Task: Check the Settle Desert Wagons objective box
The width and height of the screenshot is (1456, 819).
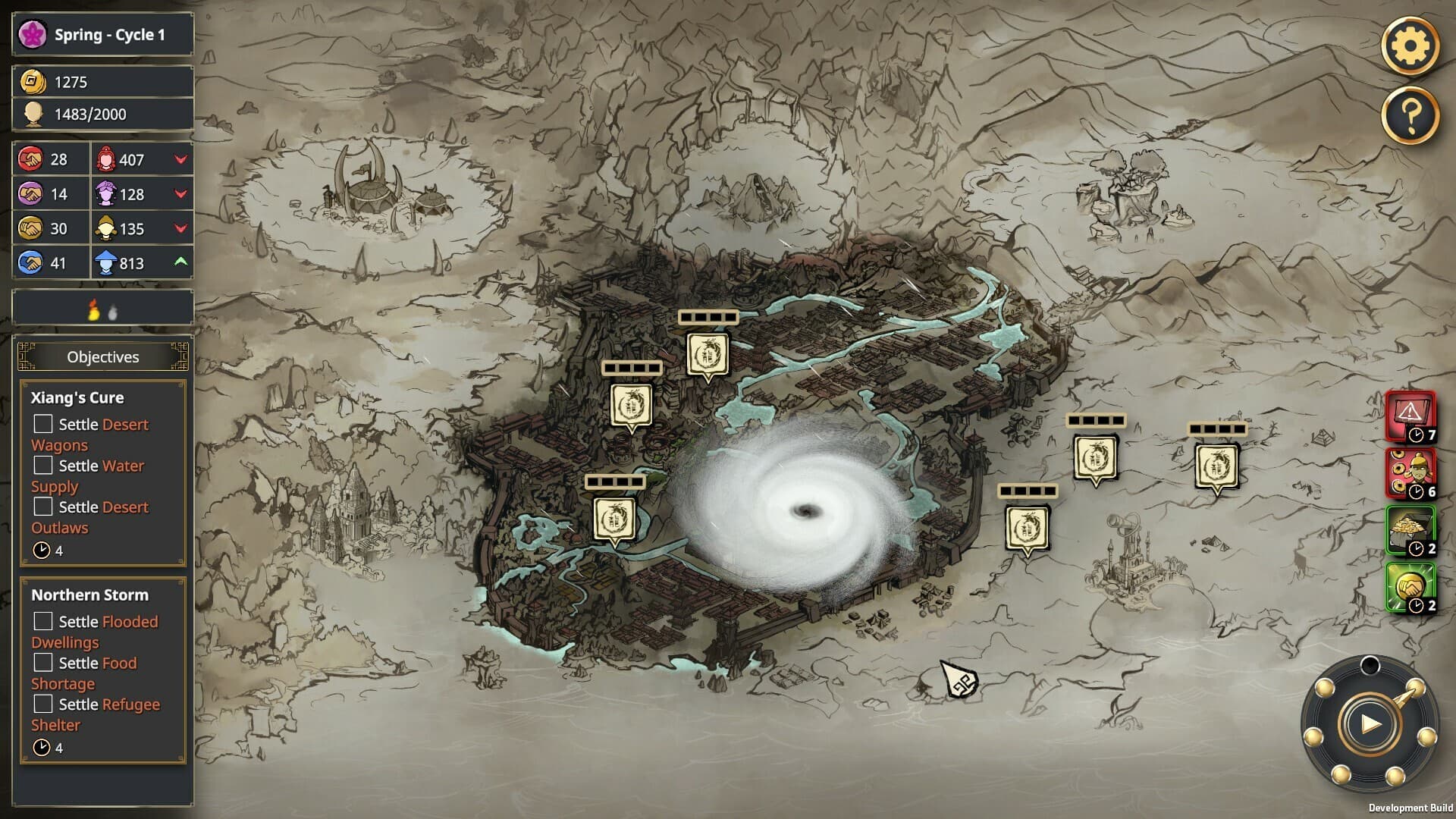Action: click(42, 425)
